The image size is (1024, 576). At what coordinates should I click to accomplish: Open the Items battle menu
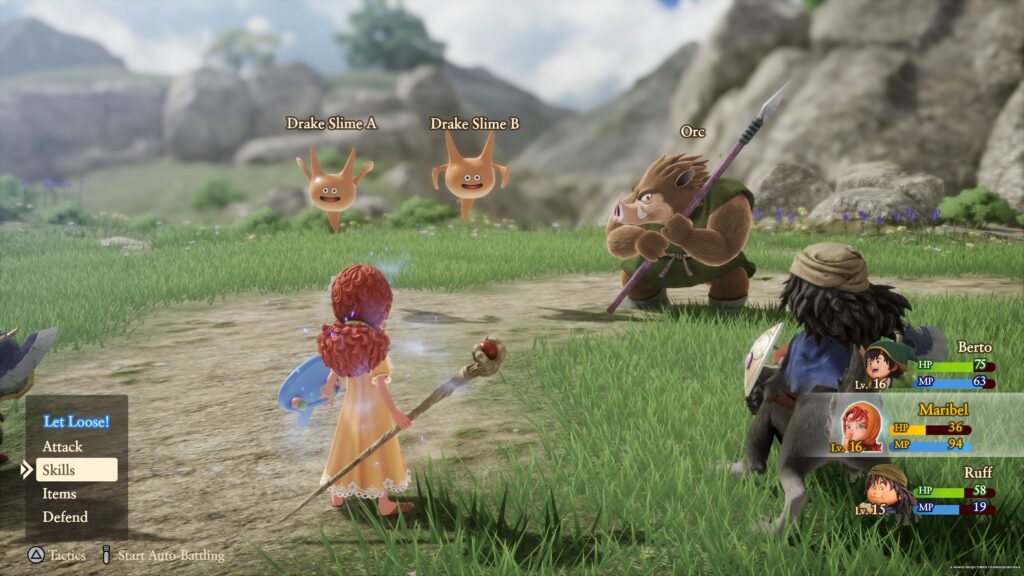click(x=59, y=493)
